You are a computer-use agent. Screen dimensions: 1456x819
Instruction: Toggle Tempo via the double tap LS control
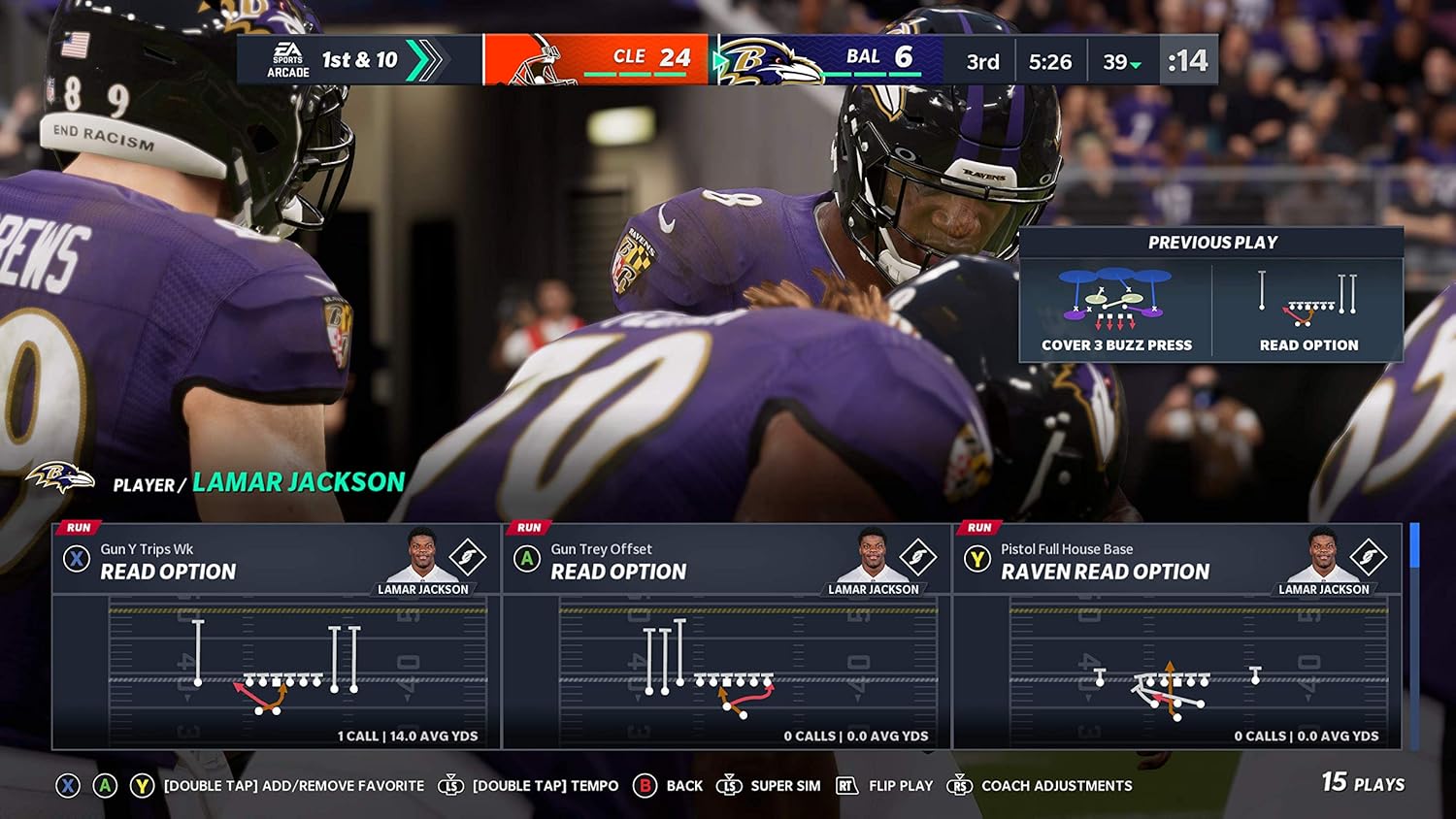tap(449, 786)
